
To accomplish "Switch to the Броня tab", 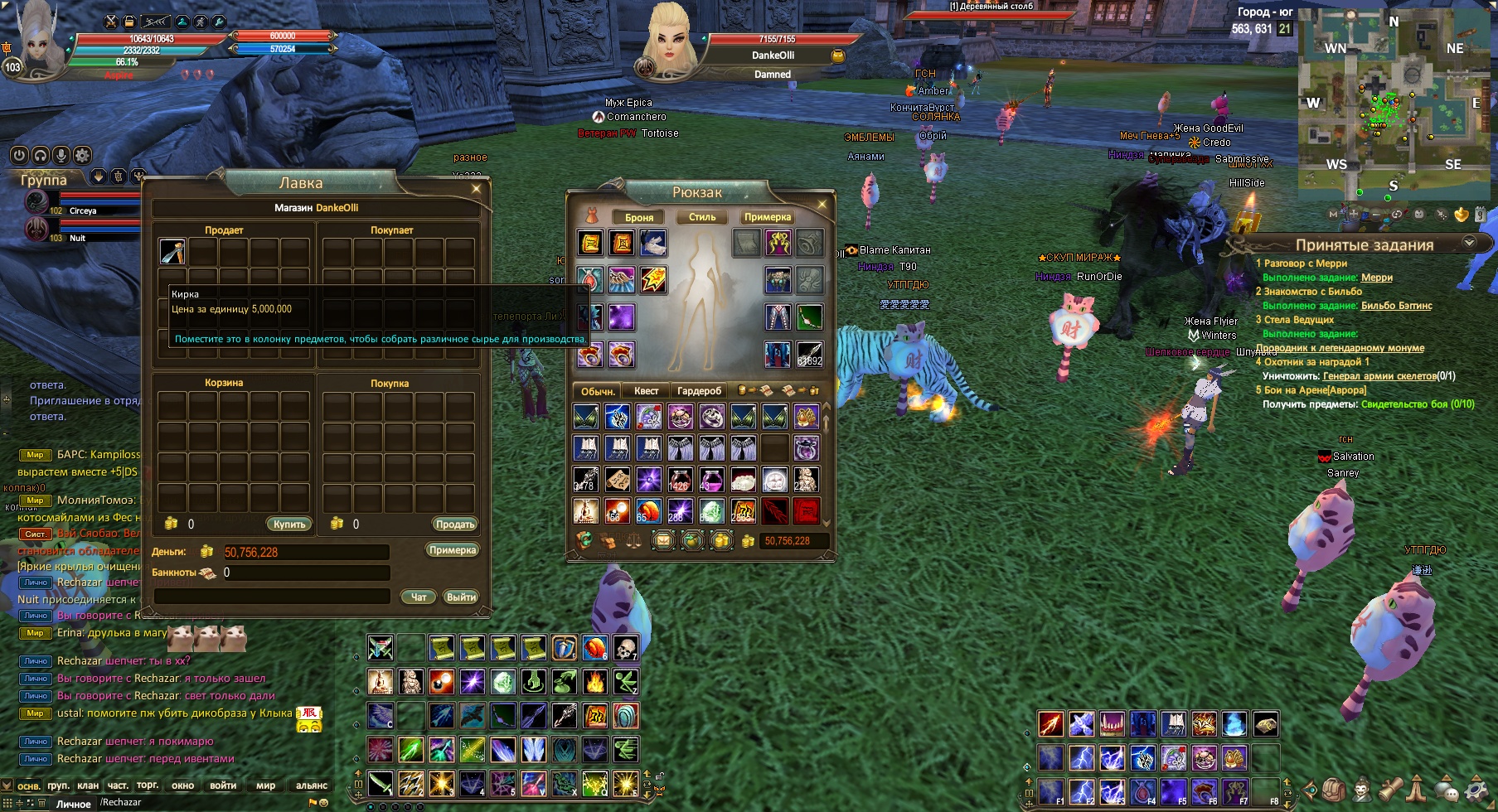I will click(639, 217).
